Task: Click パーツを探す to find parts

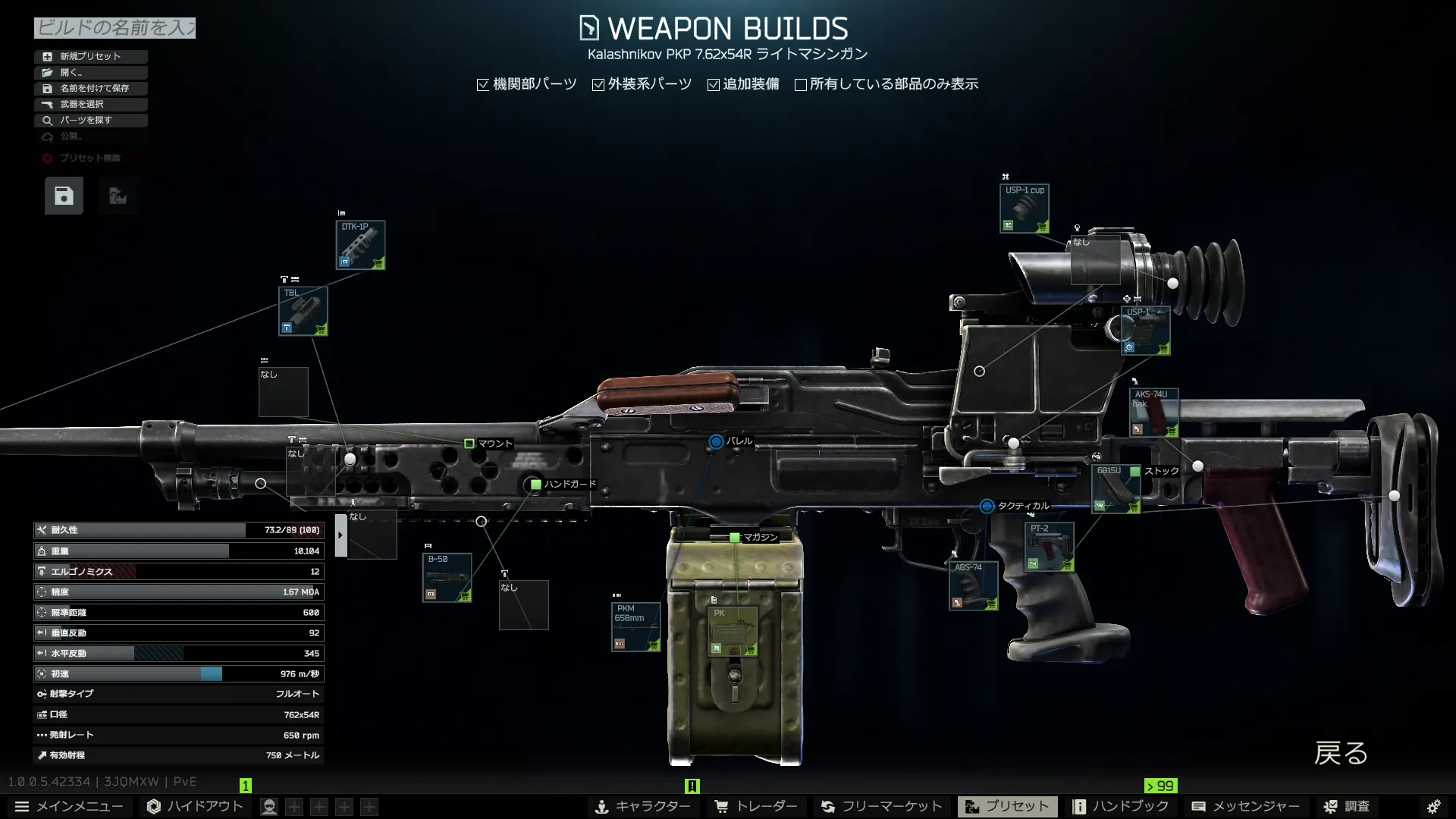Action: click(90, 120)
